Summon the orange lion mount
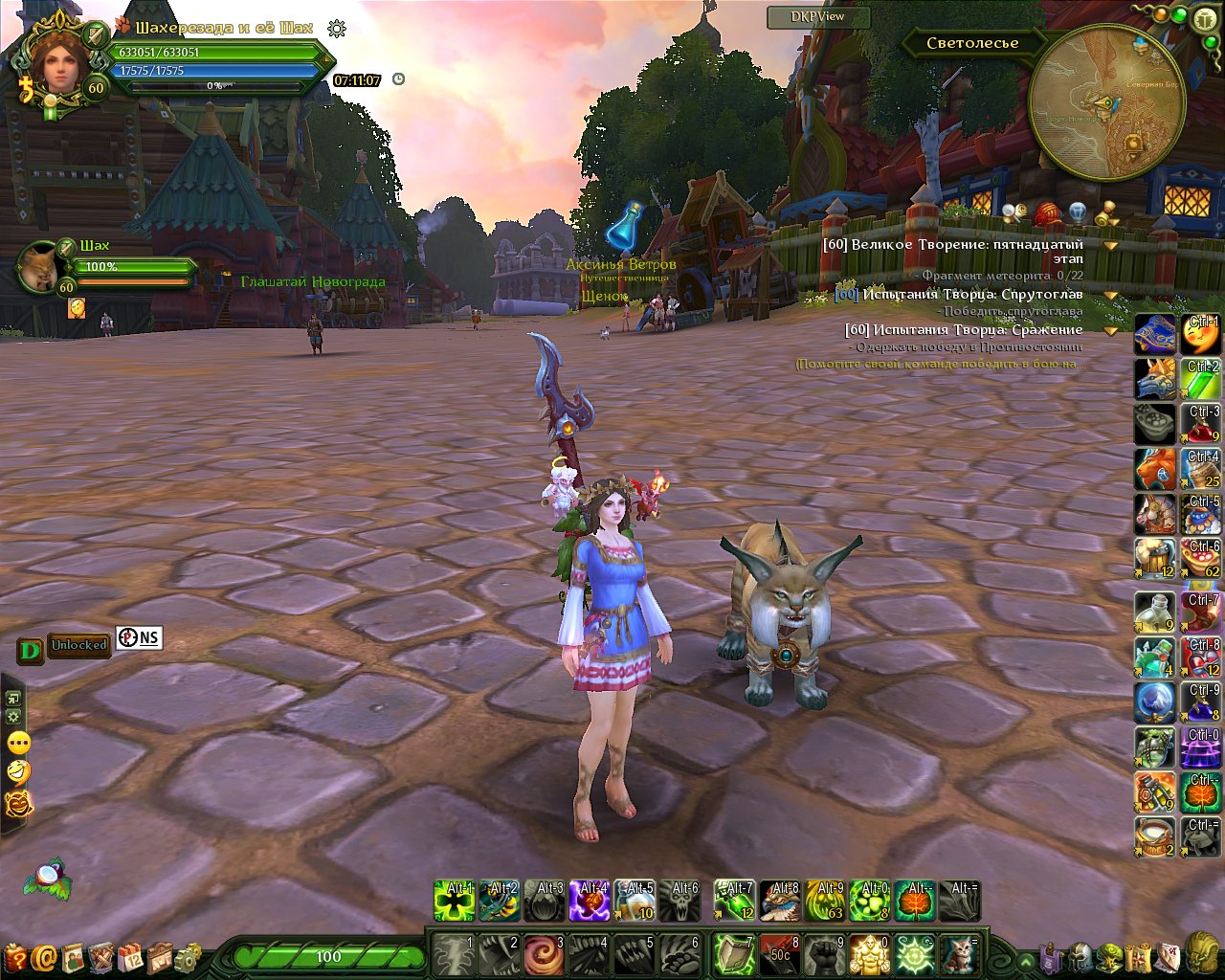The image size is (1225, 980). click(1155, 470)
